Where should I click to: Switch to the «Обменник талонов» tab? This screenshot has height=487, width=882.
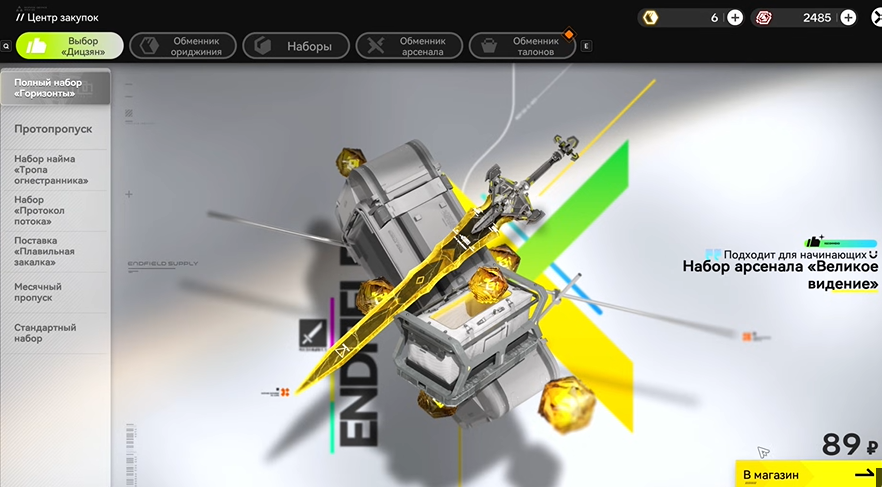523,46
